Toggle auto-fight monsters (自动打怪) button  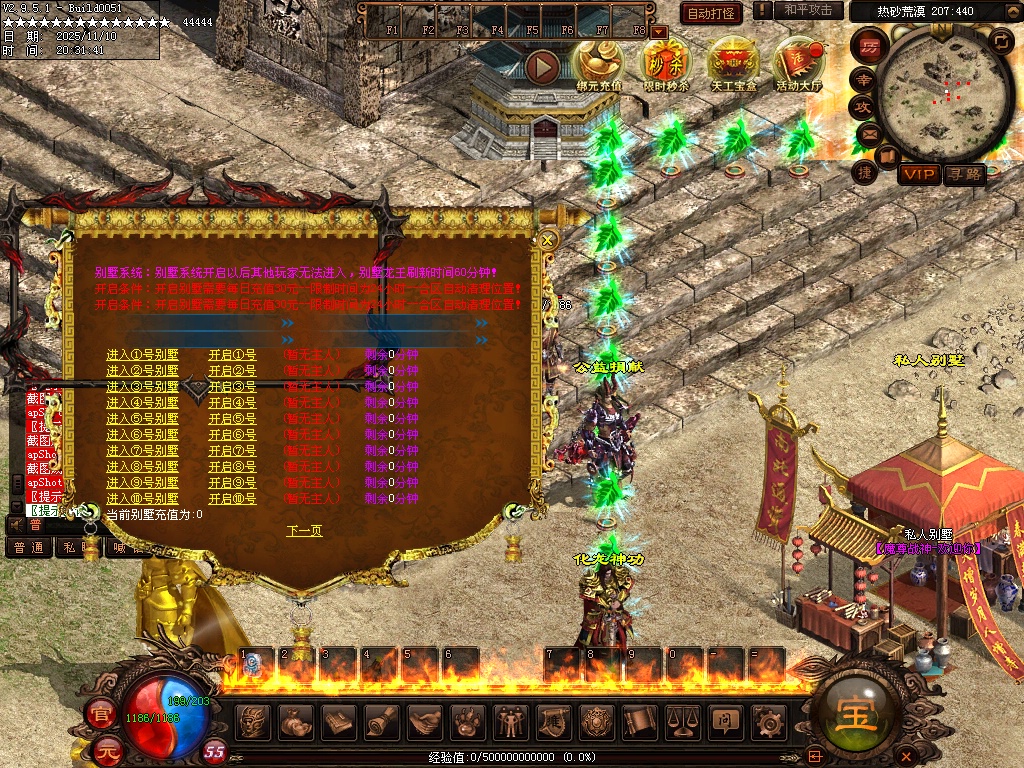(x=711, y=13)
